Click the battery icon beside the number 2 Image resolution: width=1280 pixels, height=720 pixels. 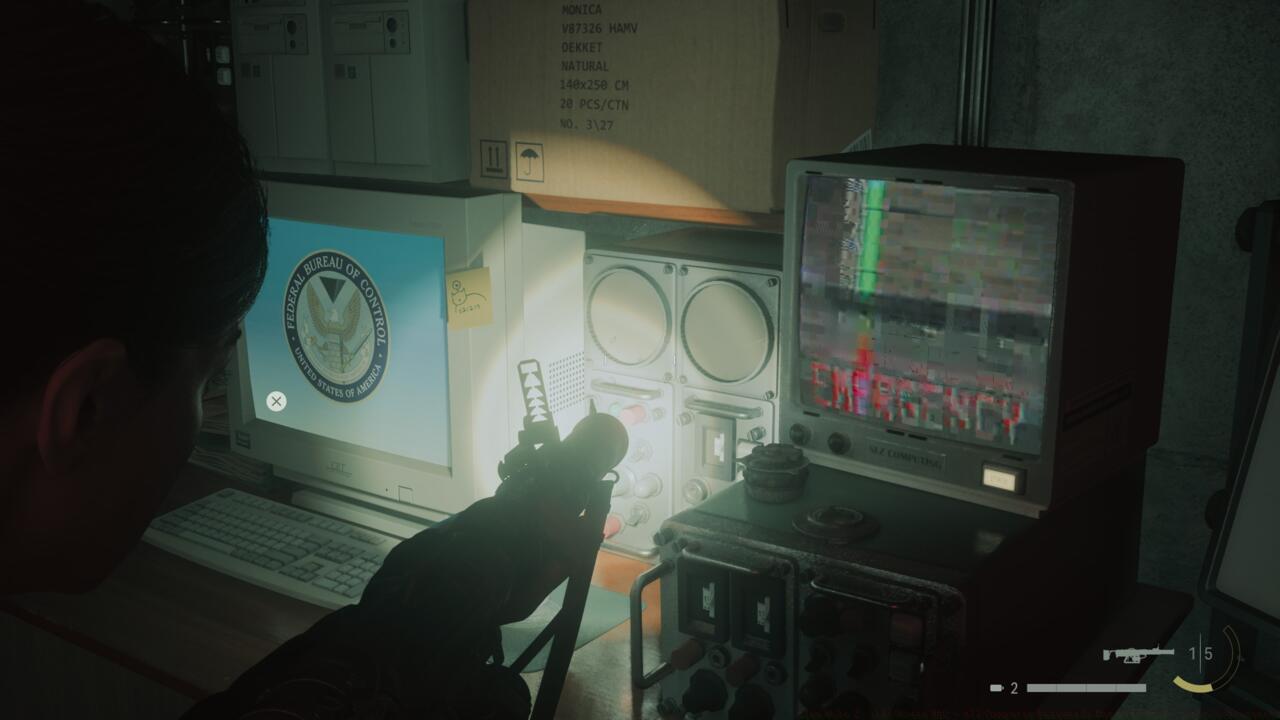994,688
